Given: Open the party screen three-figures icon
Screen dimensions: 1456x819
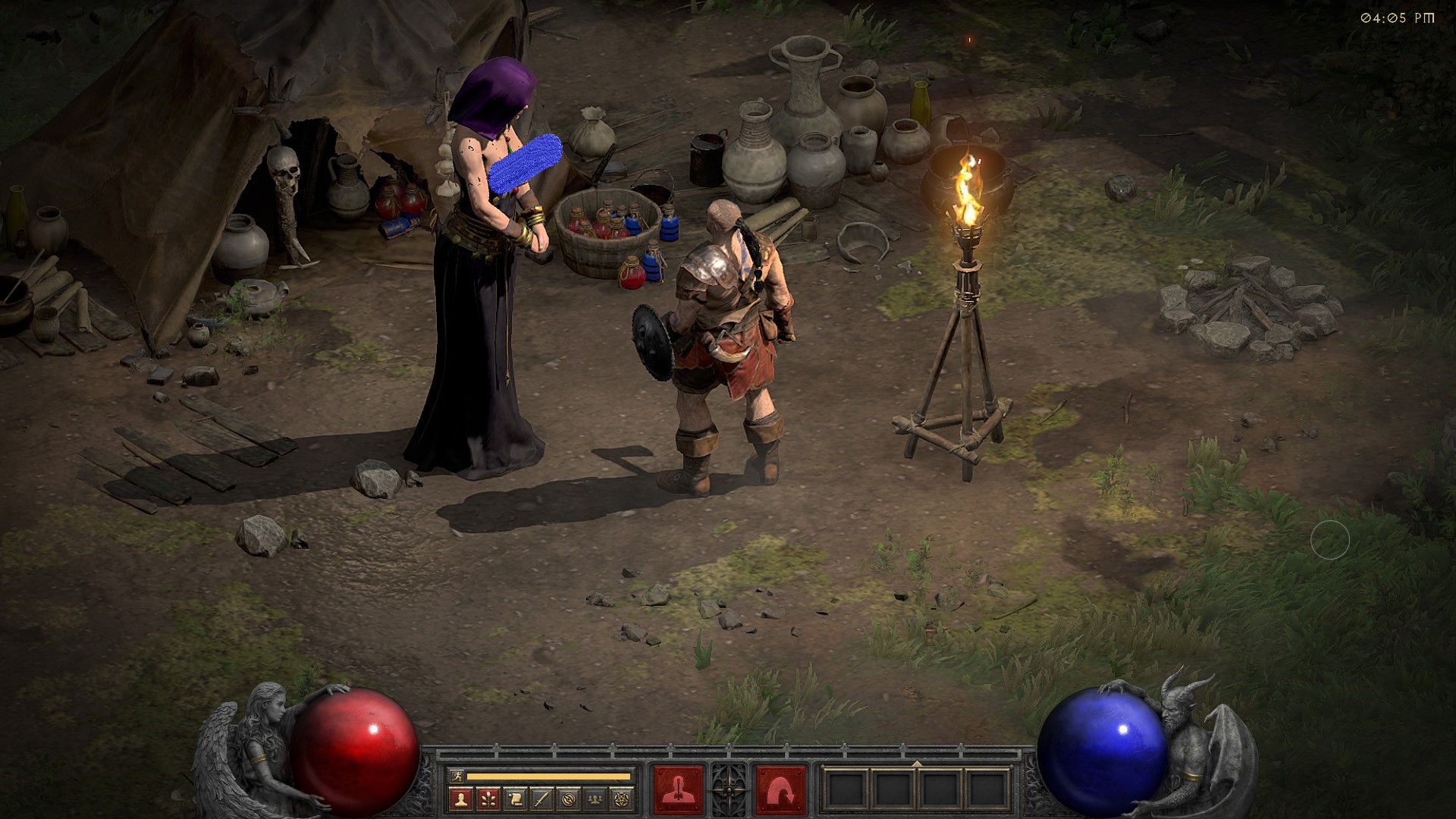Looking at the screenshot, I should point(596,799).
